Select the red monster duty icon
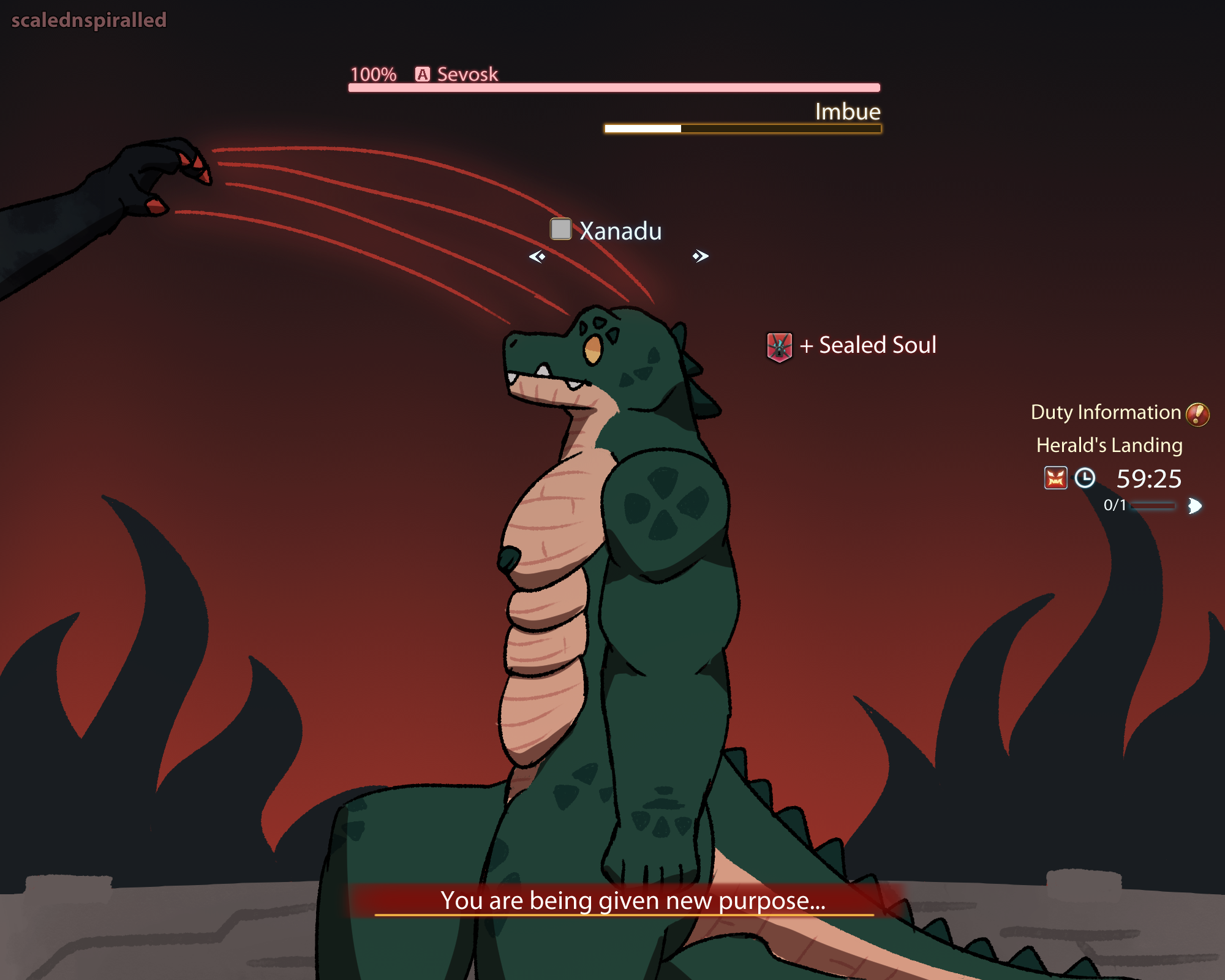 1055,478
